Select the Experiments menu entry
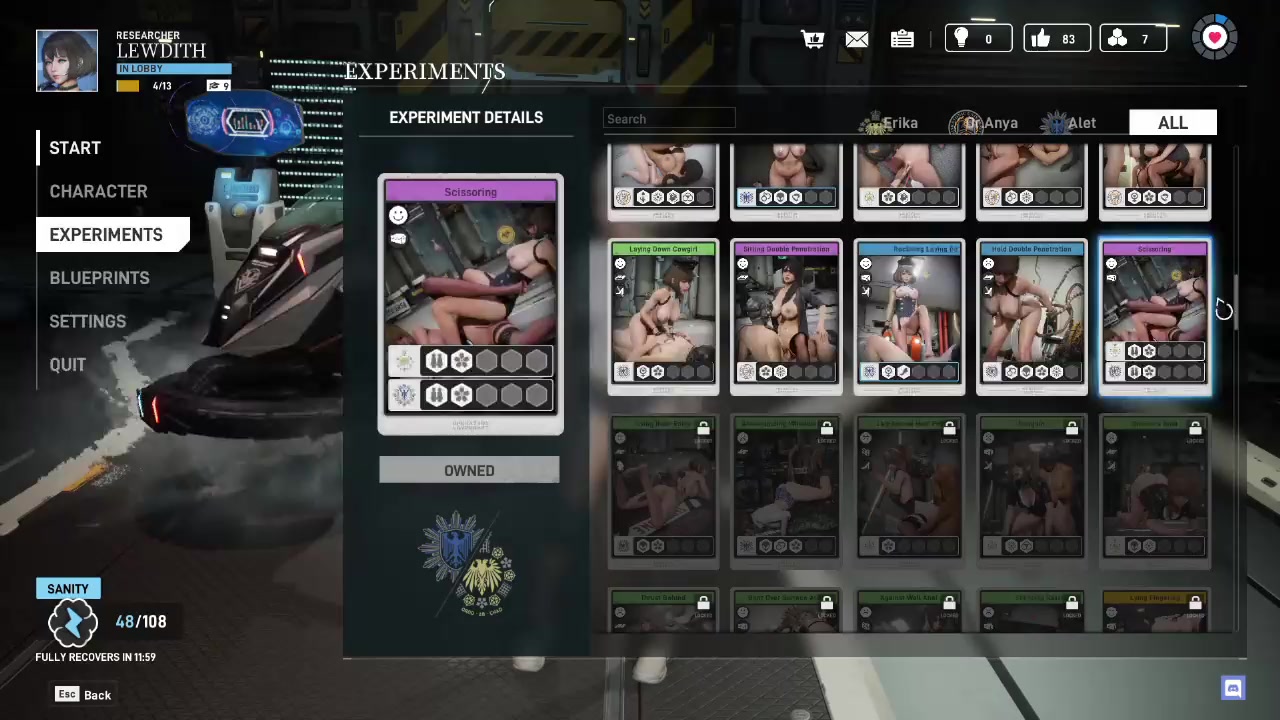 (106, 235)
